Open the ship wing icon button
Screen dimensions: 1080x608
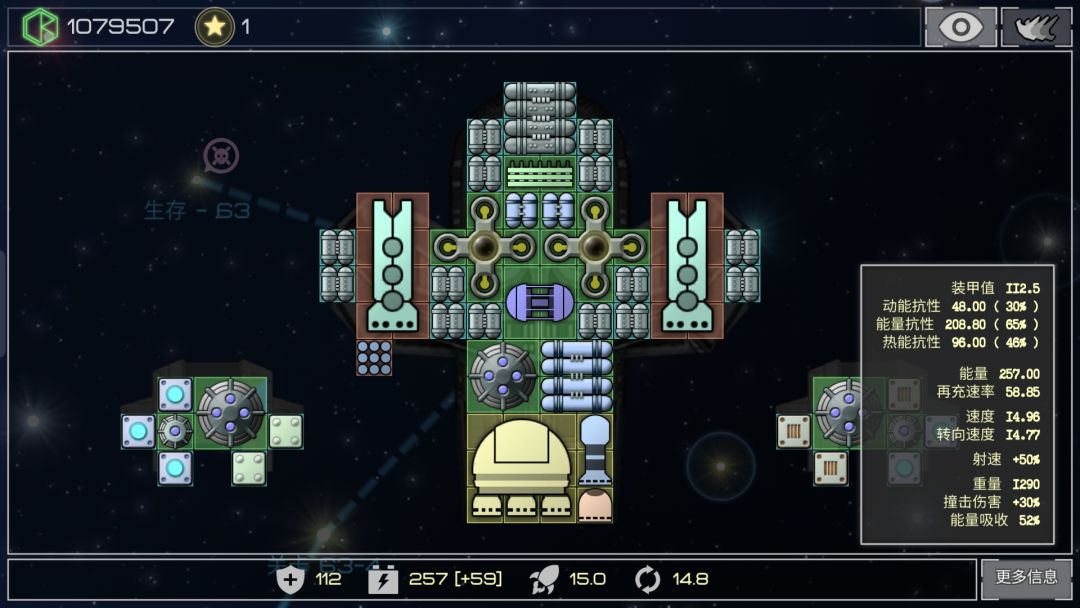1036,27
